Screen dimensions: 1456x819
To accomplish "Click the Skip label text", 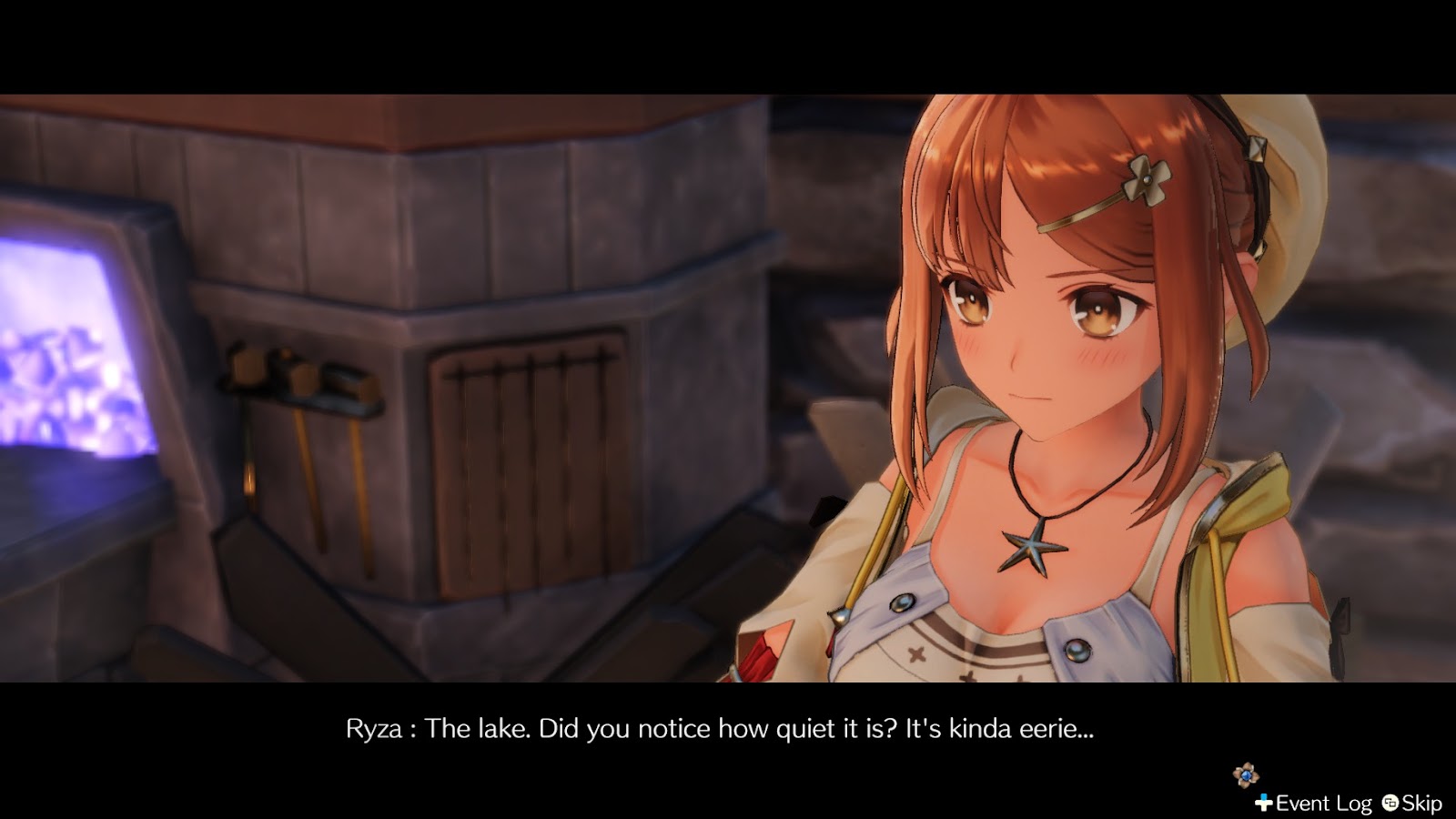I will 1421,804.
